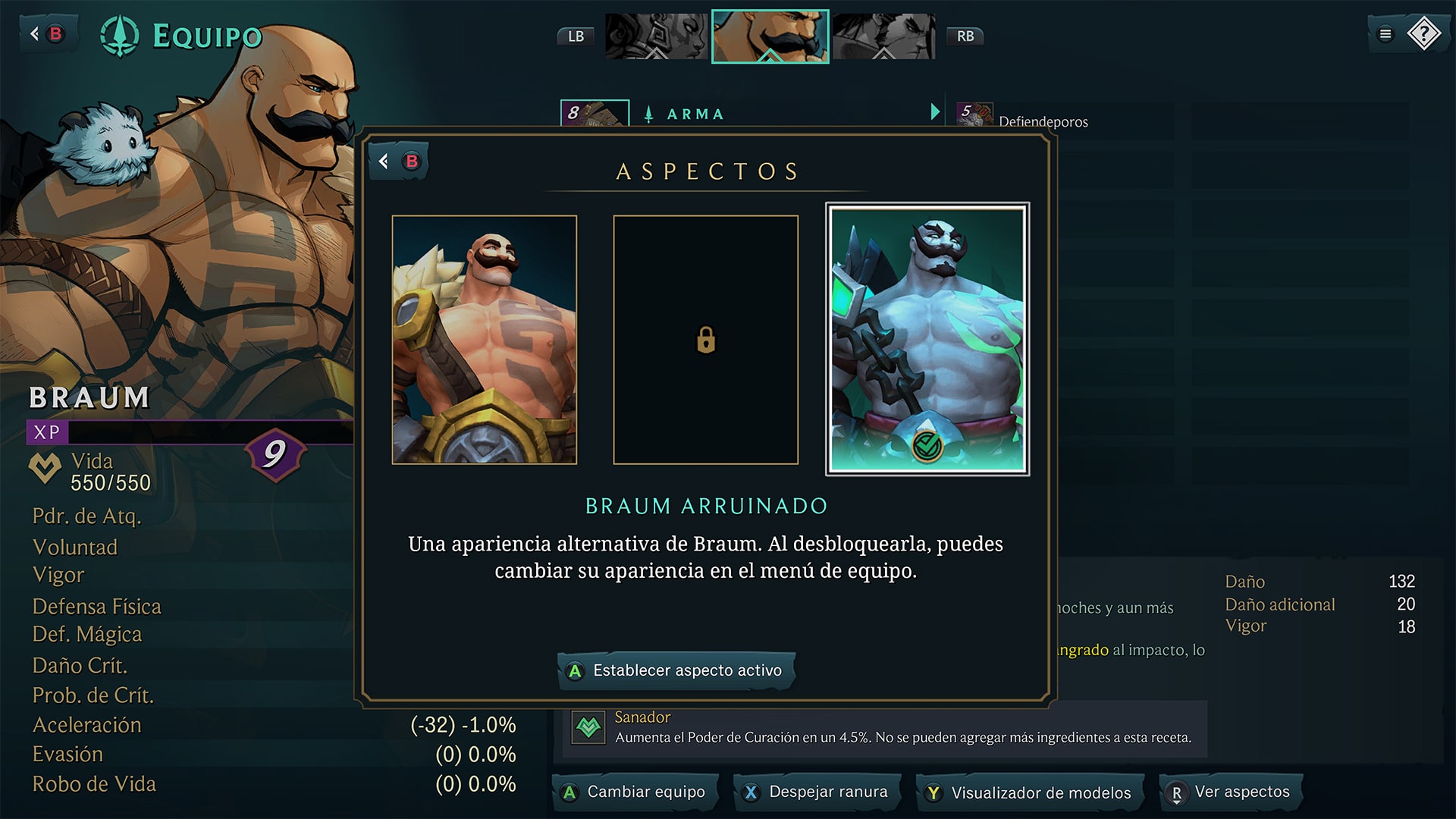Select the level 8 weapon slot icon
This screenshot has height=819, width=1456.
595,114
